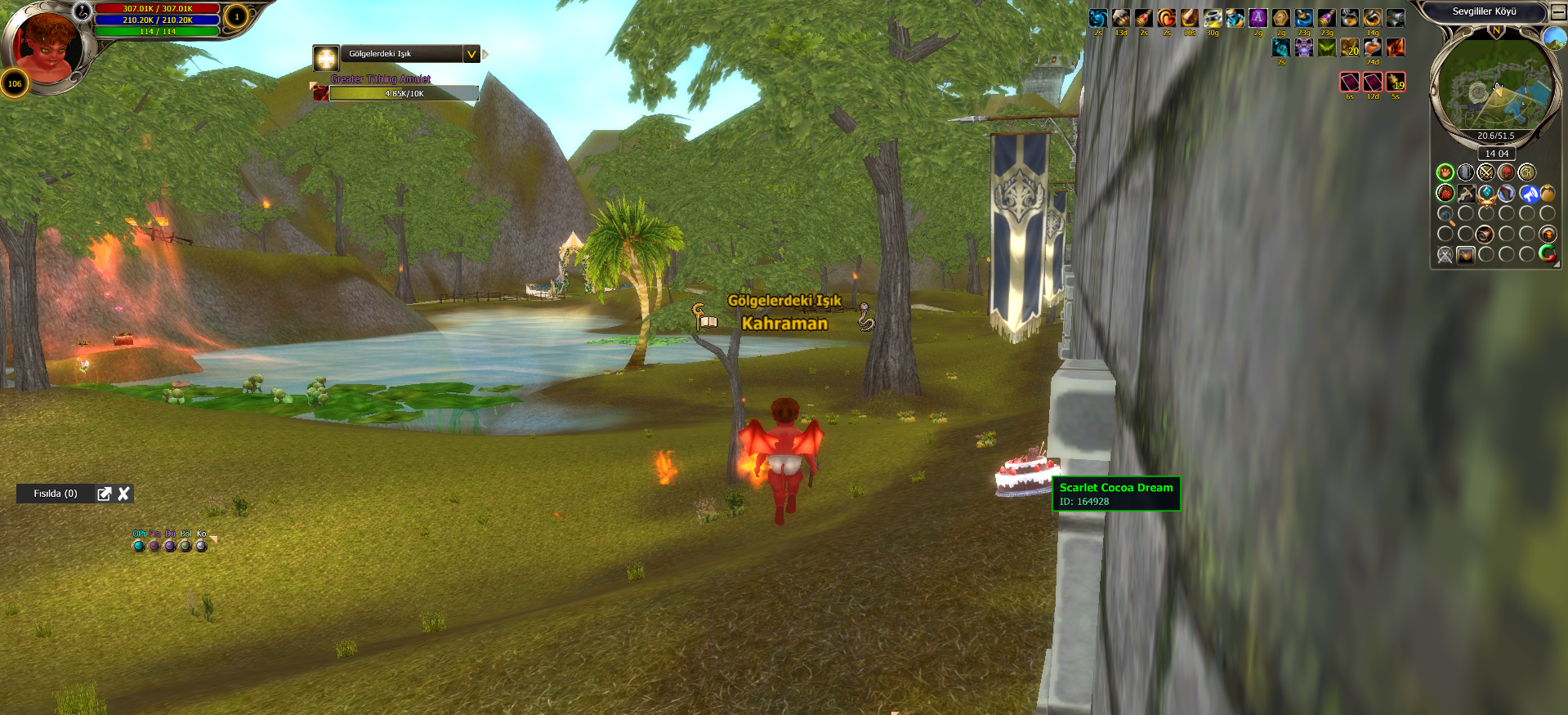
Task: Select the blue megaphone announcement icon
Action: [1529, 194]
